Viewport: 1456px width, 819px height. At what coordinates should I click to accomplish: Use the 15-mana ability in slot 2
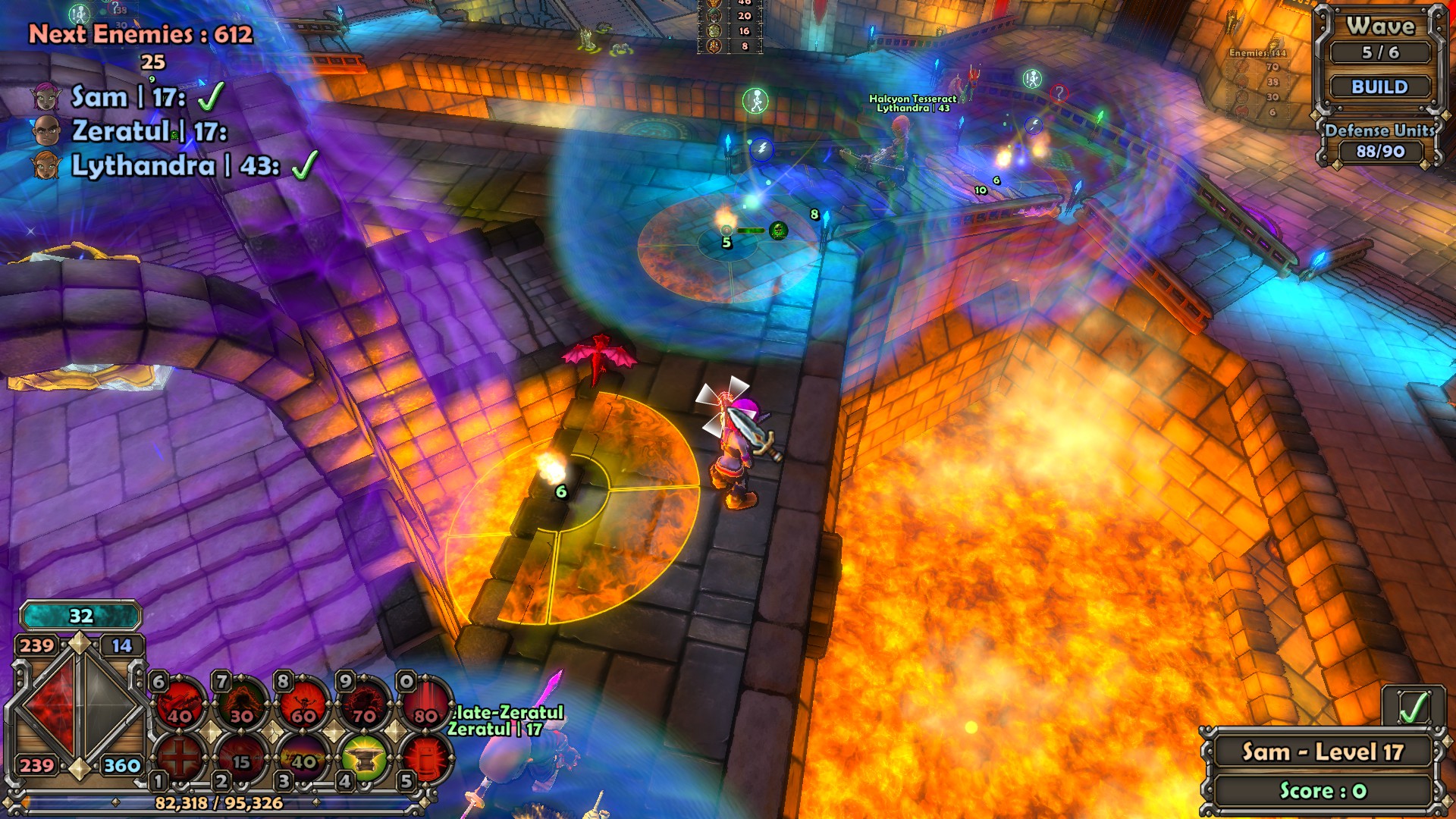pyautogui.click(x=241, y=758)
